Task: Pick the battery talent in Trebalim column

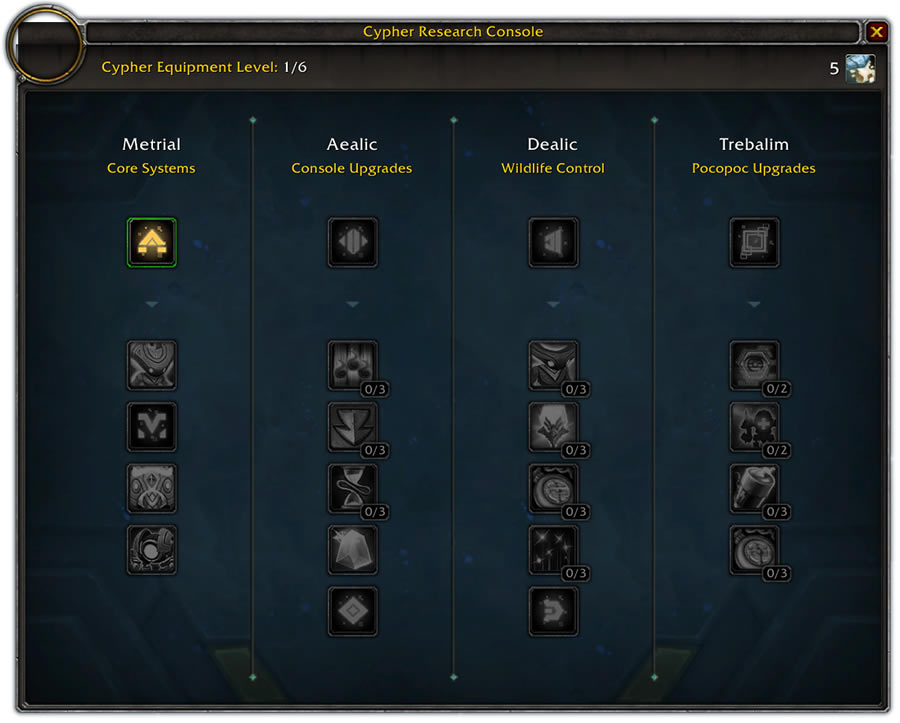Action: click(x=754, y=489)
